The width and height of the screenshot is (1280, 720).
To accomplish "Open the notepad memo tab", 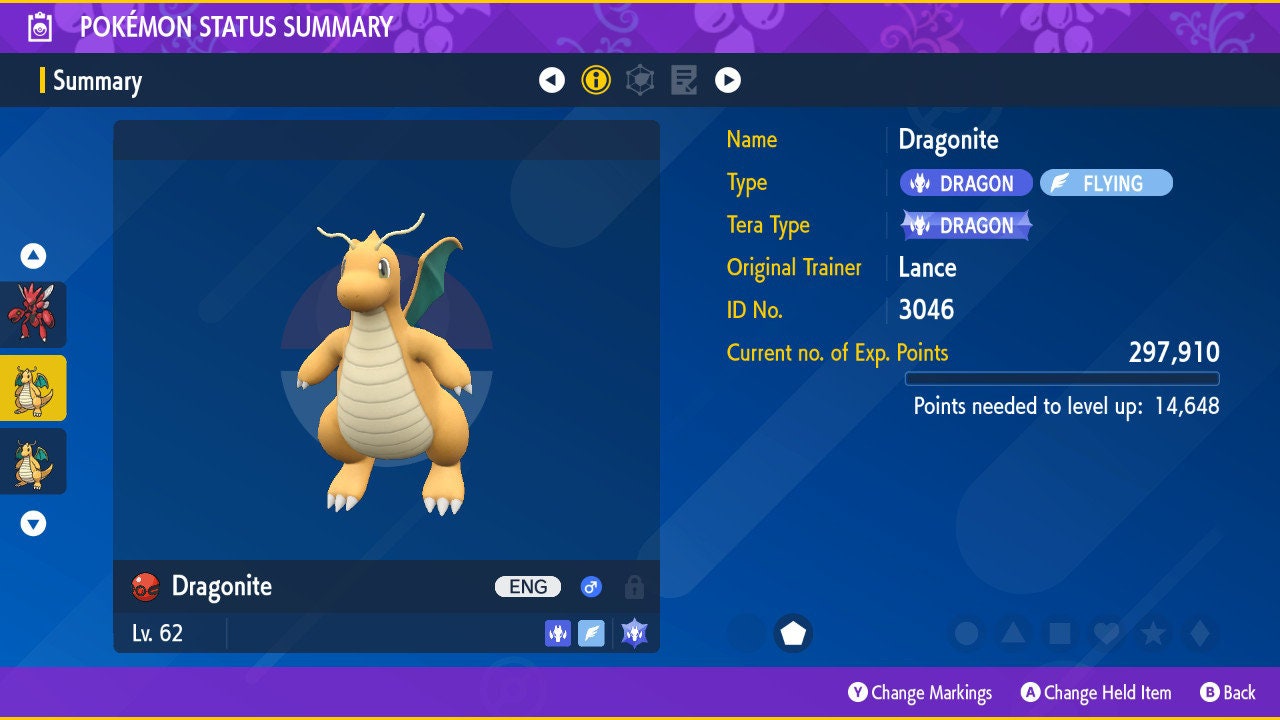I will tap(684, 80).
